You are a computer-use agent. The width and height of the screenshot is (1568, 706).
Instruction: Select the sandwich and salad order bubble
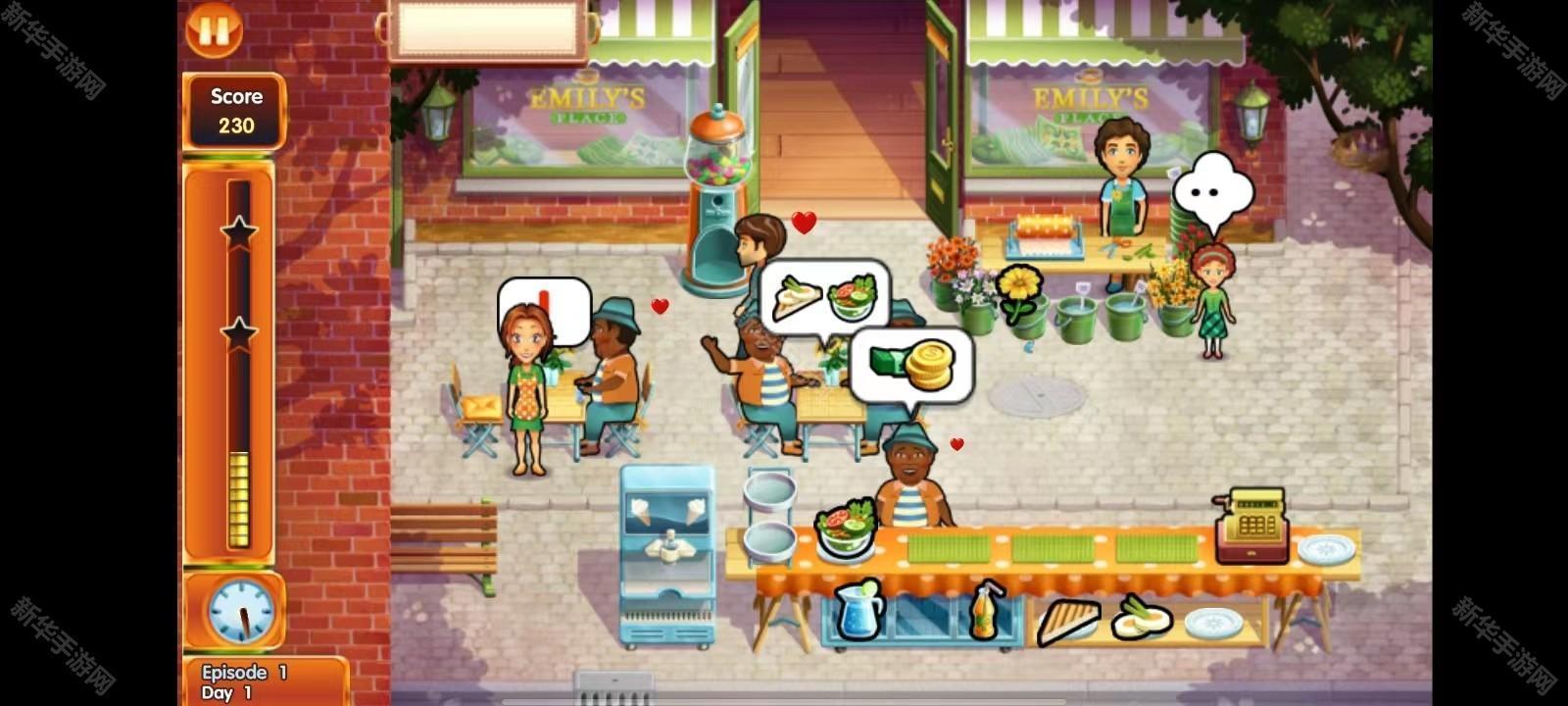pyautogui.click(x=824, y=295)
